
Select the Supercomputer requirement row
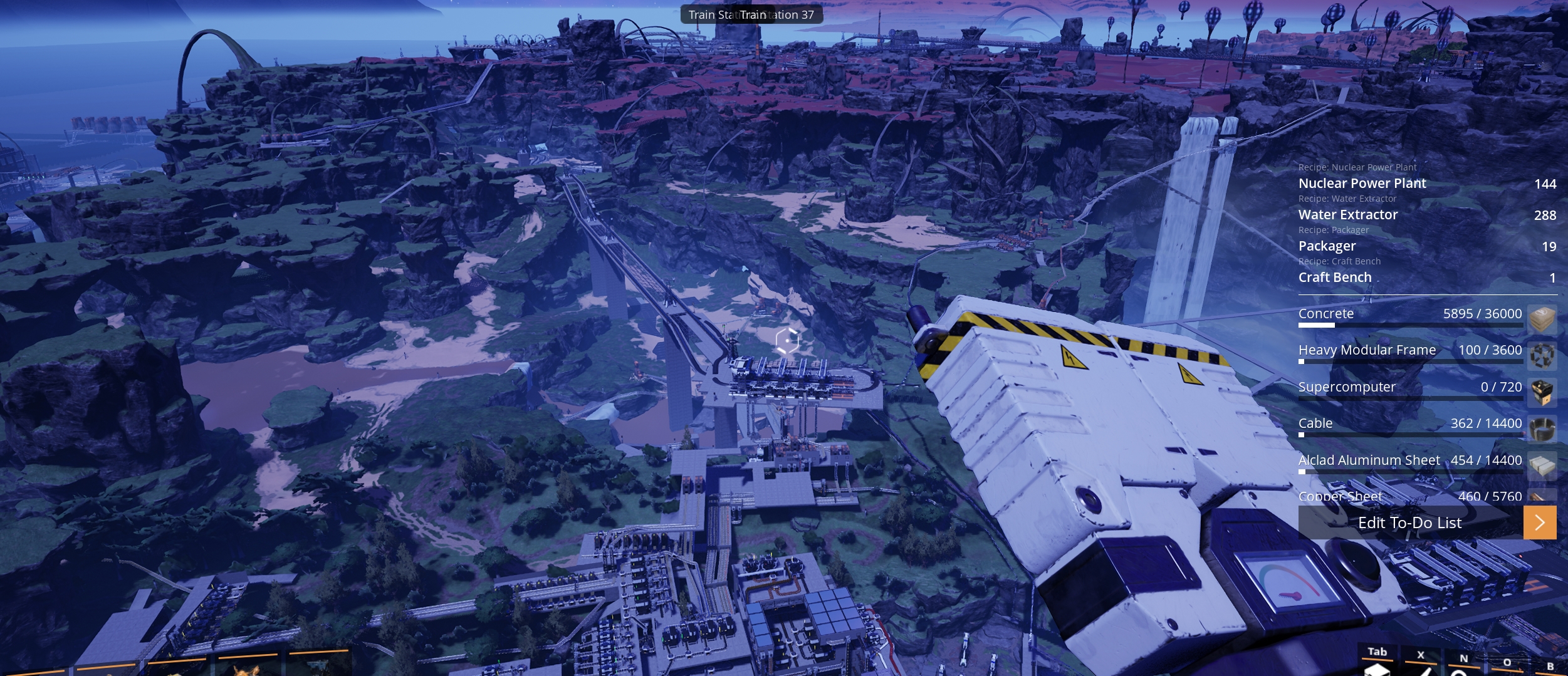1410,387
